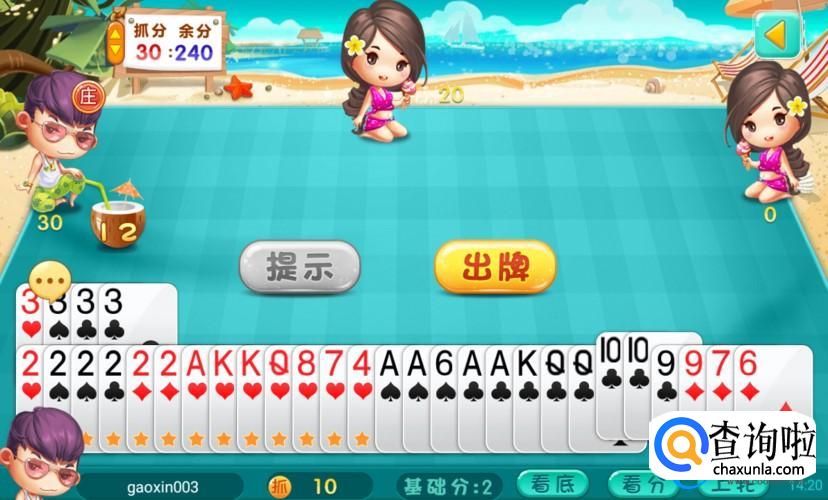The image size is (828, 500).
Task: Toggle the score board arrow stepper
Action: click(x=116, y=40)
